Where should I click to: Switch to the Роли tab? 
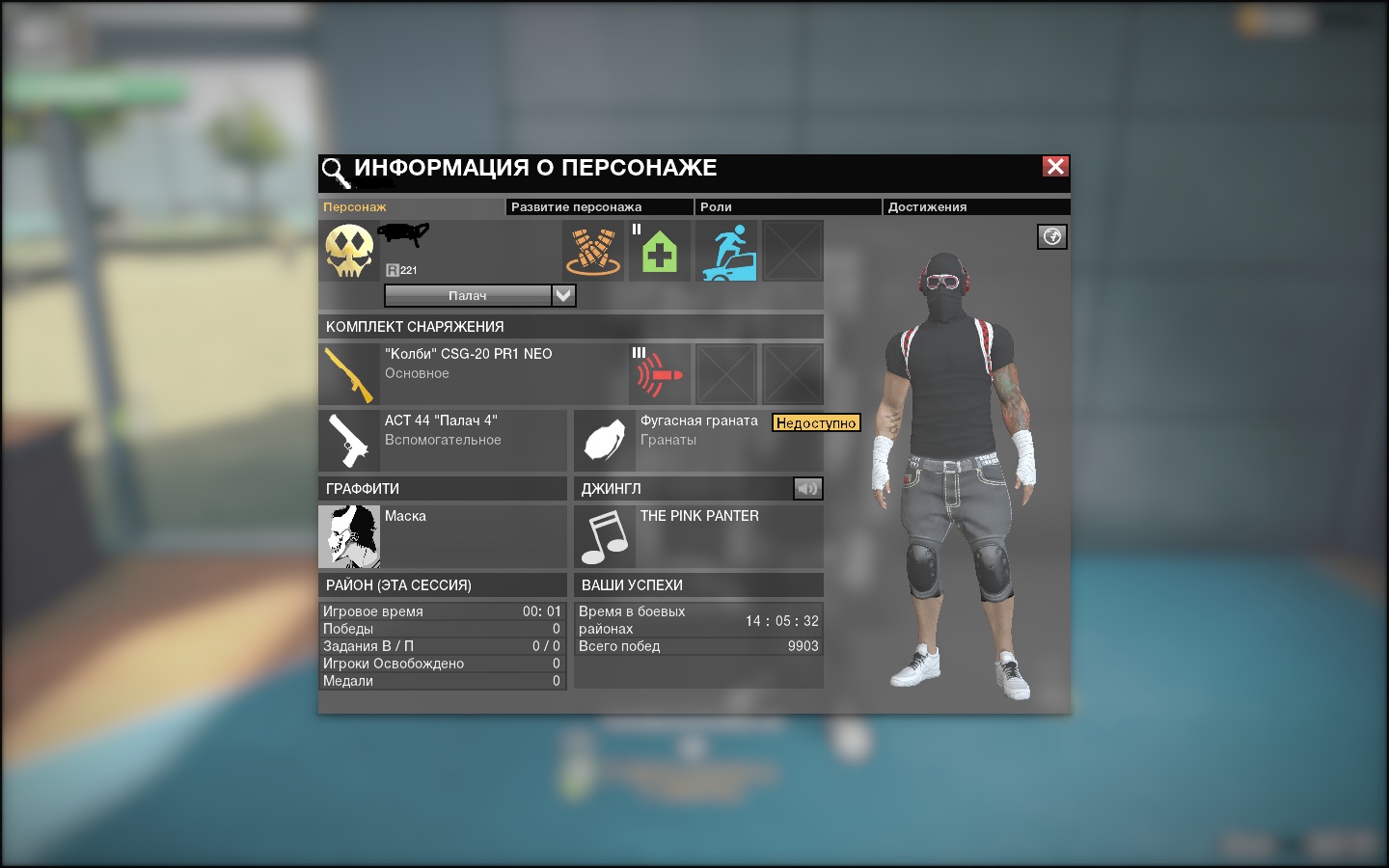(716, 207)
